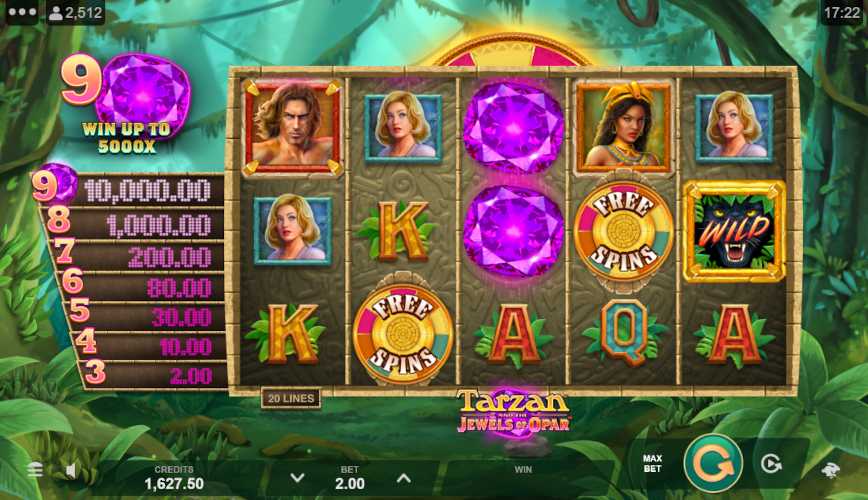
Task: Open the autoplay spin options
Action: point(770,464)
